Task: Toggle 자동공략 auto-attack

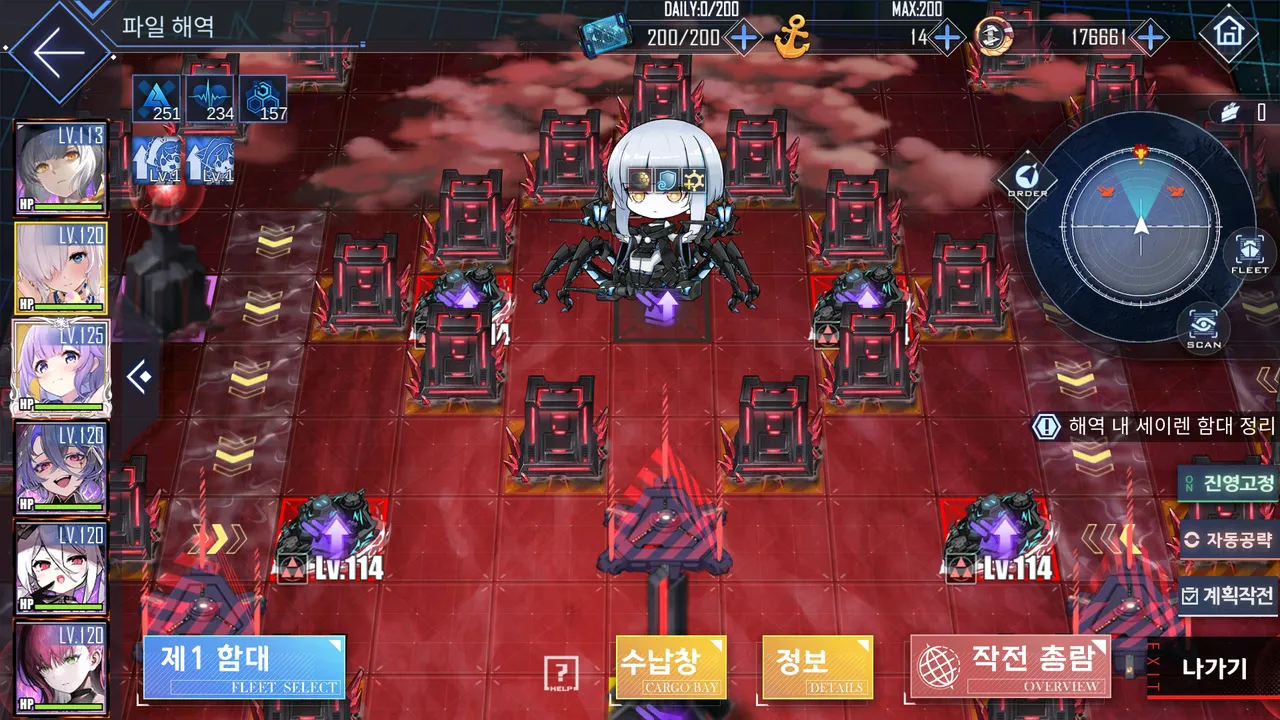Action: 1229,540
